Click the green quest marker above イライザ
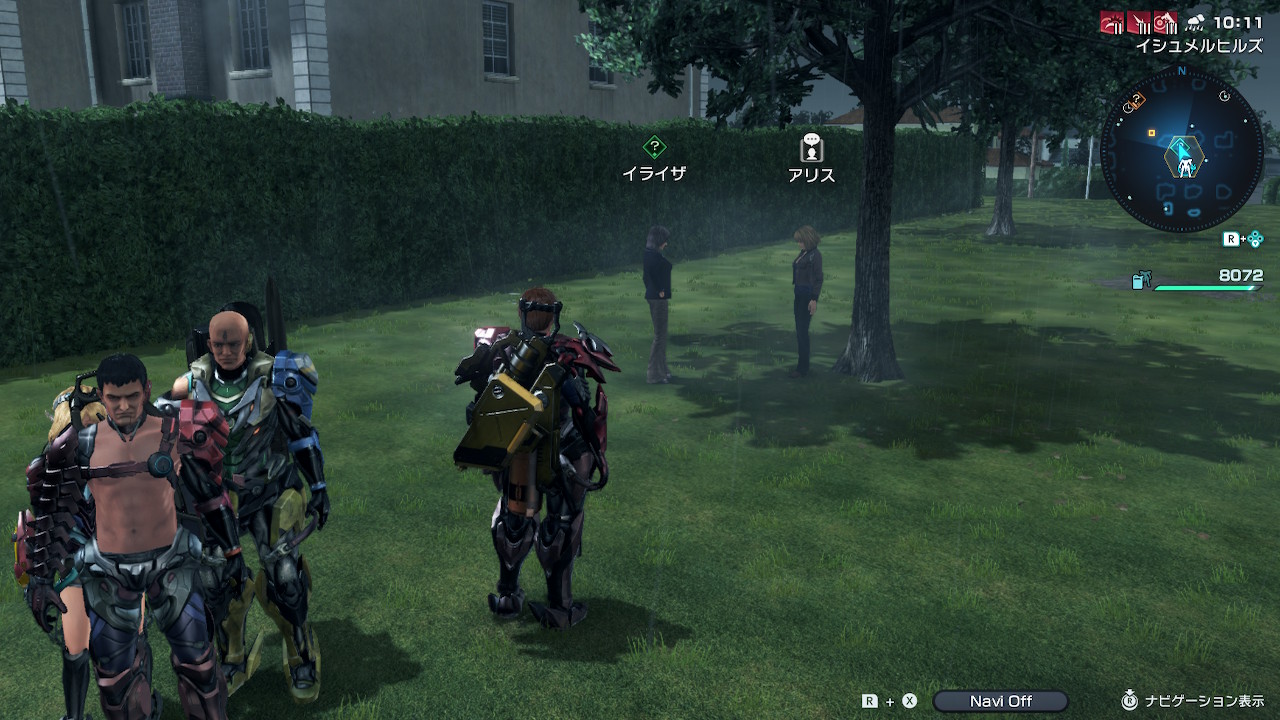This screenshot has height=720, width=1280. (x=654, y=147)
